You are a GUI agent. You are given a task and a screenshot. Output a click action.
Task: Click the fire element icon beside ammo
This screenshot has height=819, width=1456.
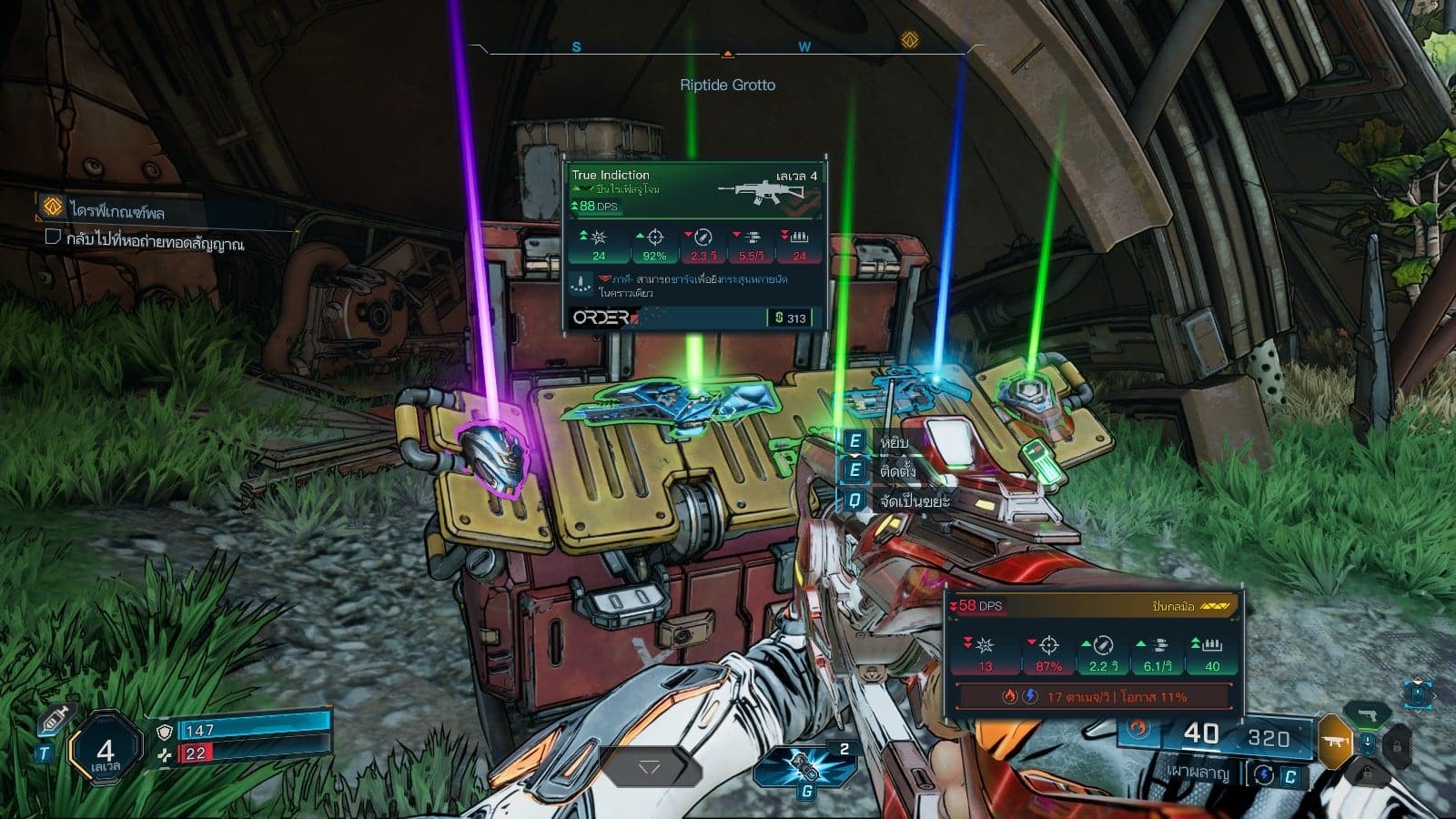point(1138,729)
